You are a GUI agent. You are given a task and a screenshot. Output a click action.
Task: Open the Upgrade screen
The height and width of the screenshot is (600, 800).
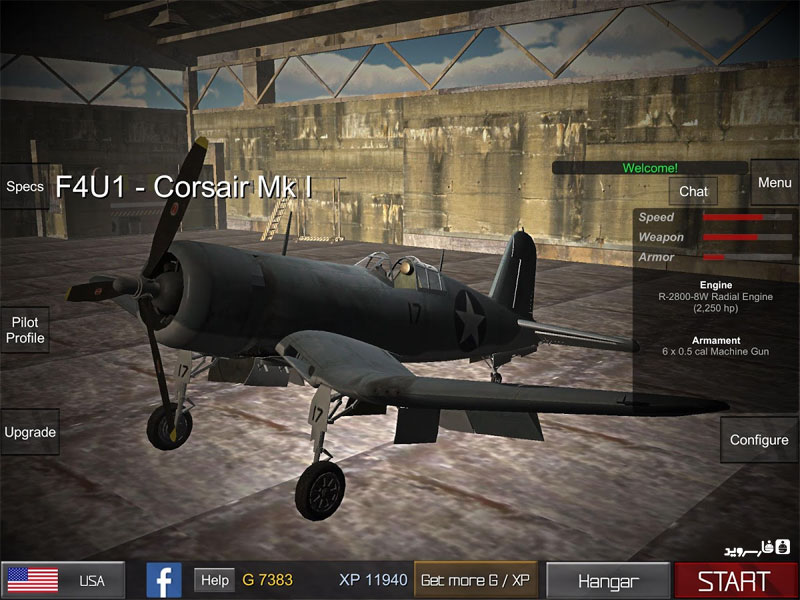(29, 433)
